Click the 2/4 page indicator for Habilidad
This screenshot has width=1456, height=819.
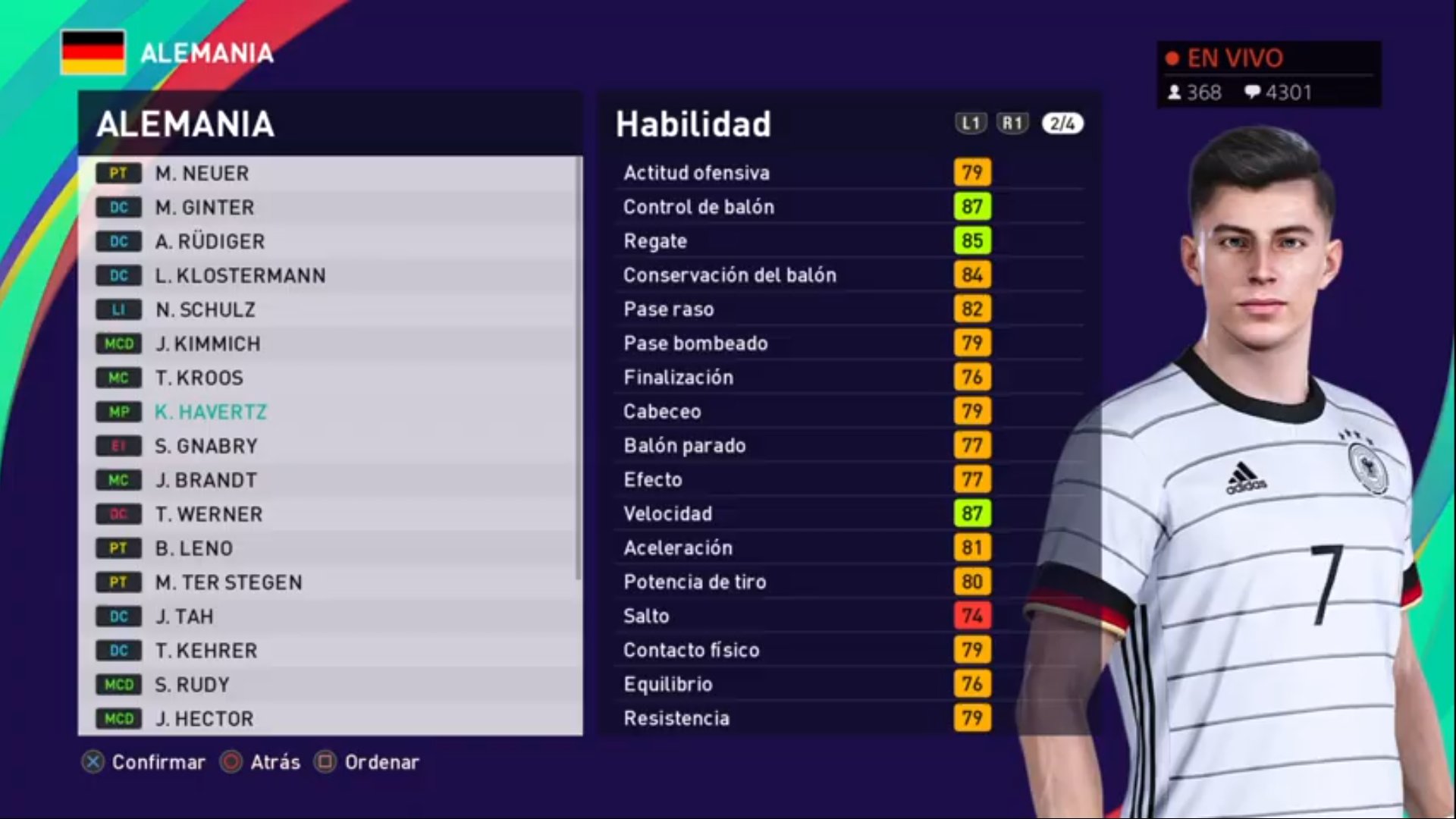1062,124
